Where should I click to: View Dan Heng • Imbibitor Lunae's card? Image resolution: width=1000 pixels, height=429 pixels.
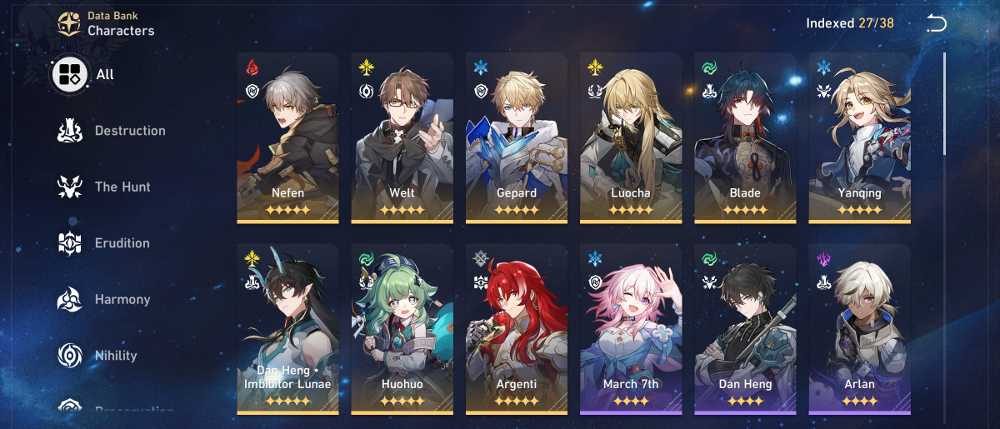pyautogui.click(x=288, y=329)
